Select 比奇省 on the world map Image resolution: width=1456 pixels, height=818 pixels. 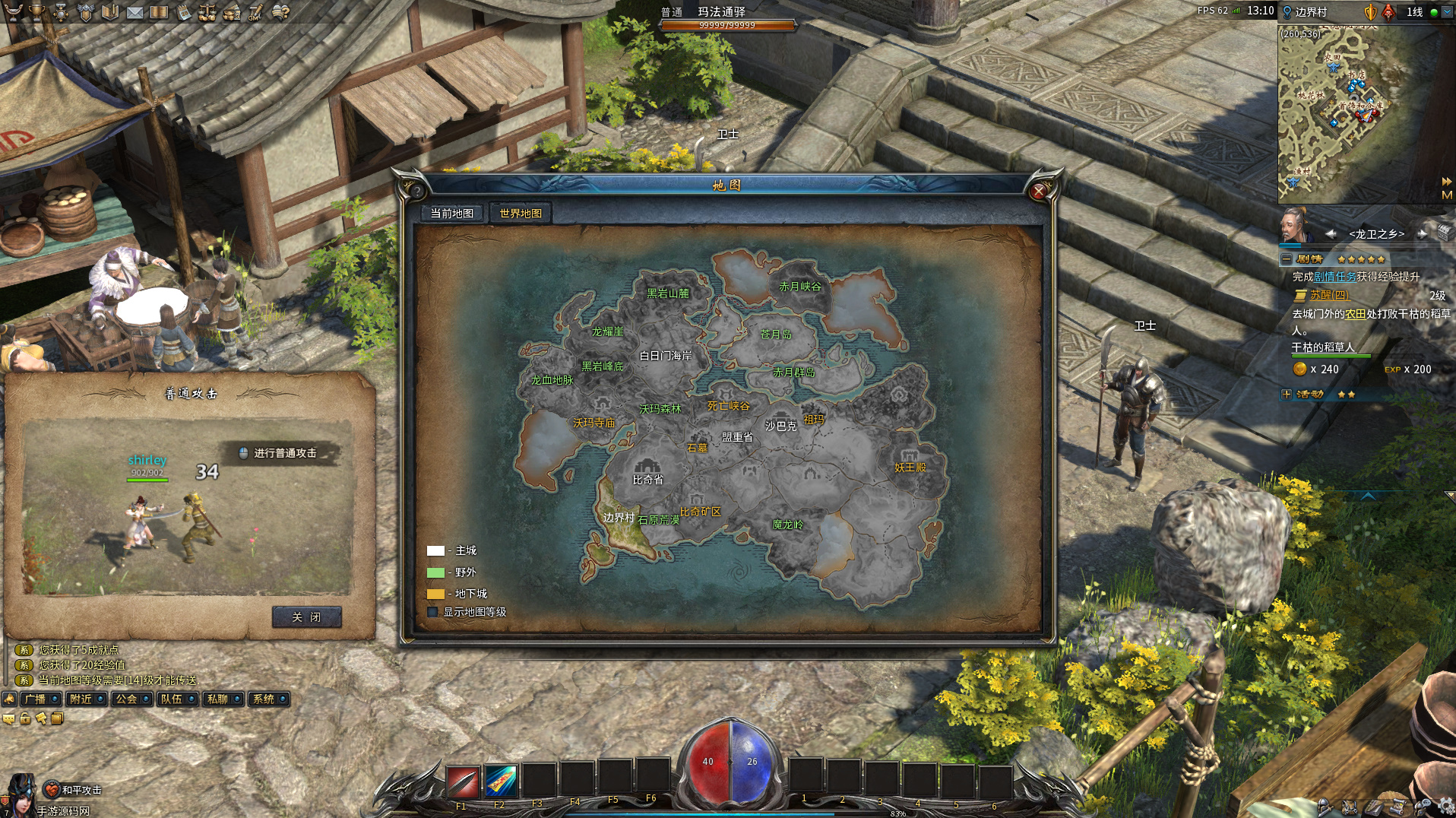click(647, 480)
